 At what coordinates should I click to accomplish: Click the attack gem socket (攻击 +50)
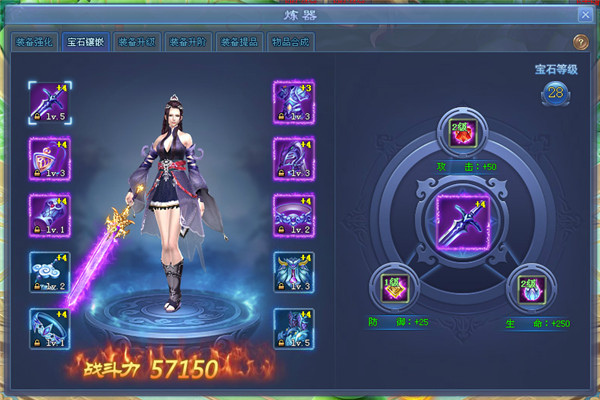461,133
